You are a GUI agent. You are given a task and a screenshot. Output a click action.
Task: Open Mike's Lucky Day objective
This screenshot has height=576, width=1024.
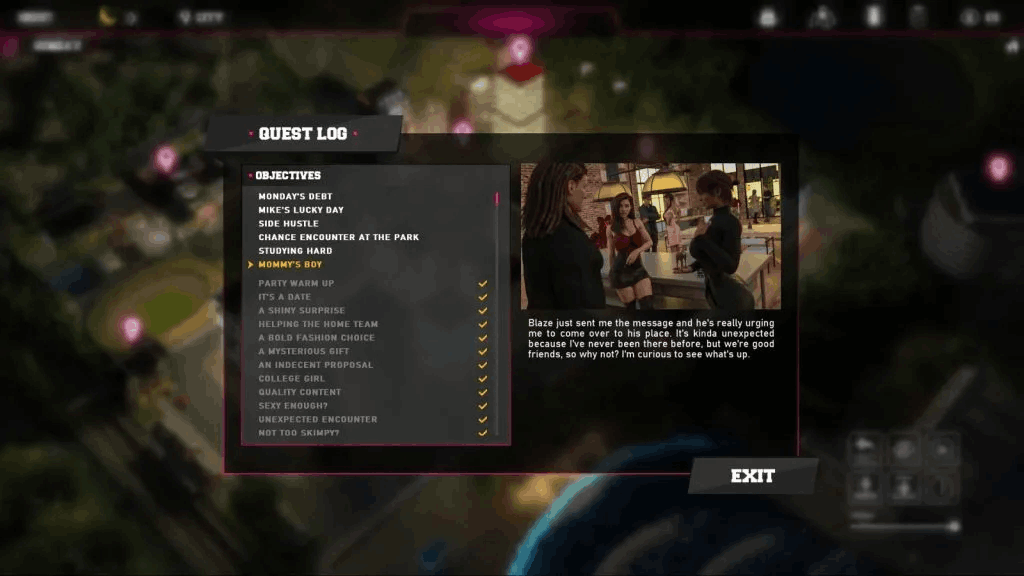click(x=301, y=210)
